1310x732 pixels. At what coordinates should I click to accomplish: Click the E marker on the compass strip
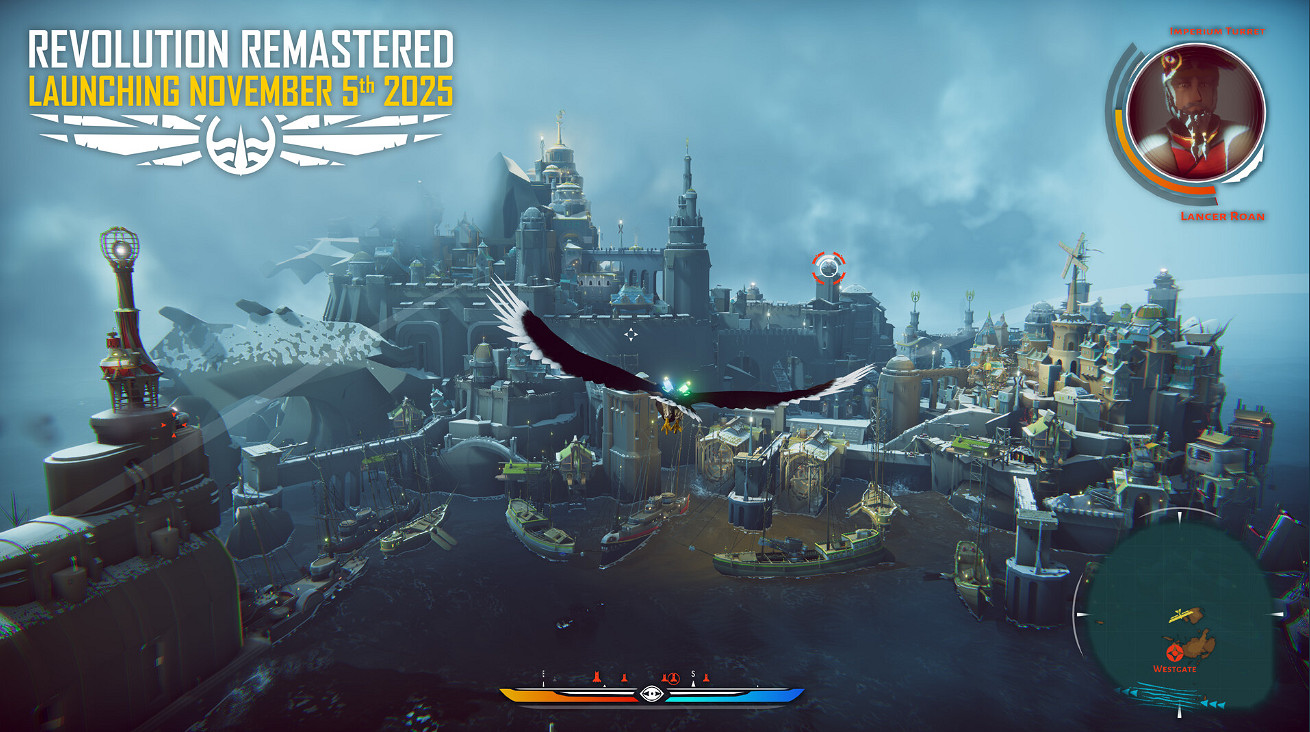pyautogui.click(x=543, y=673)
